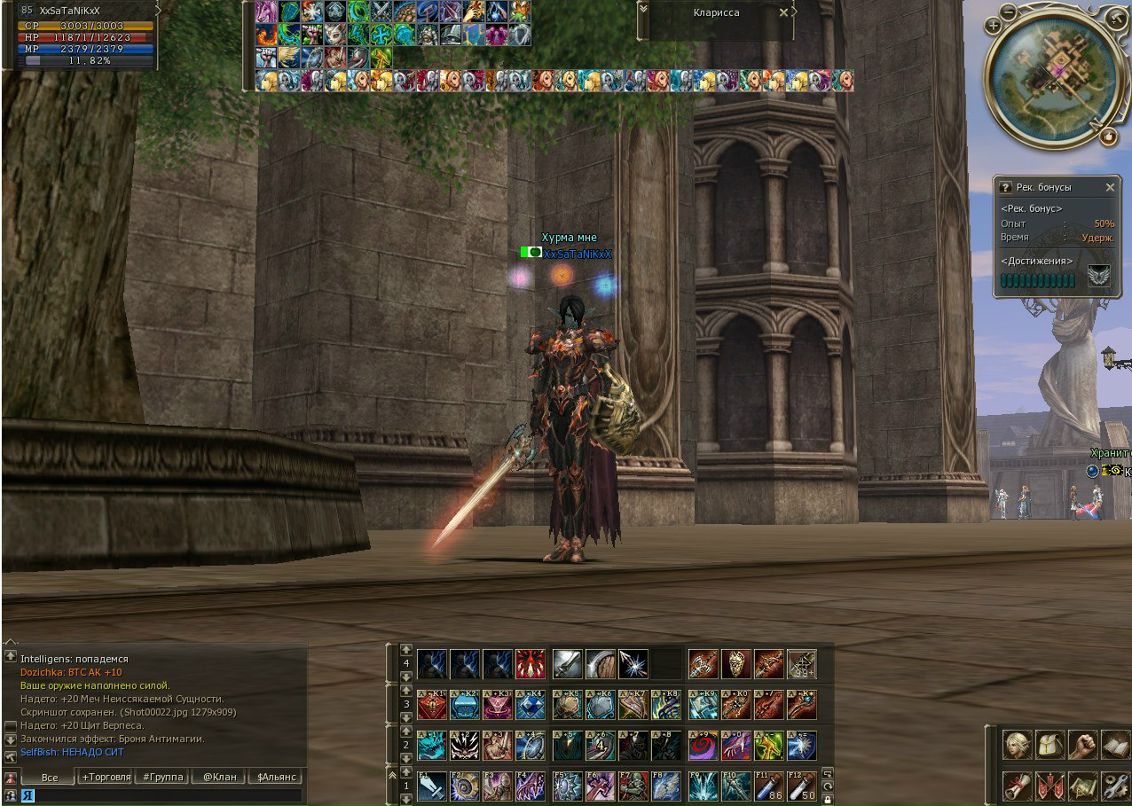
Task: Activate the F1 sword attack skill
Action: tap(432, 785)
